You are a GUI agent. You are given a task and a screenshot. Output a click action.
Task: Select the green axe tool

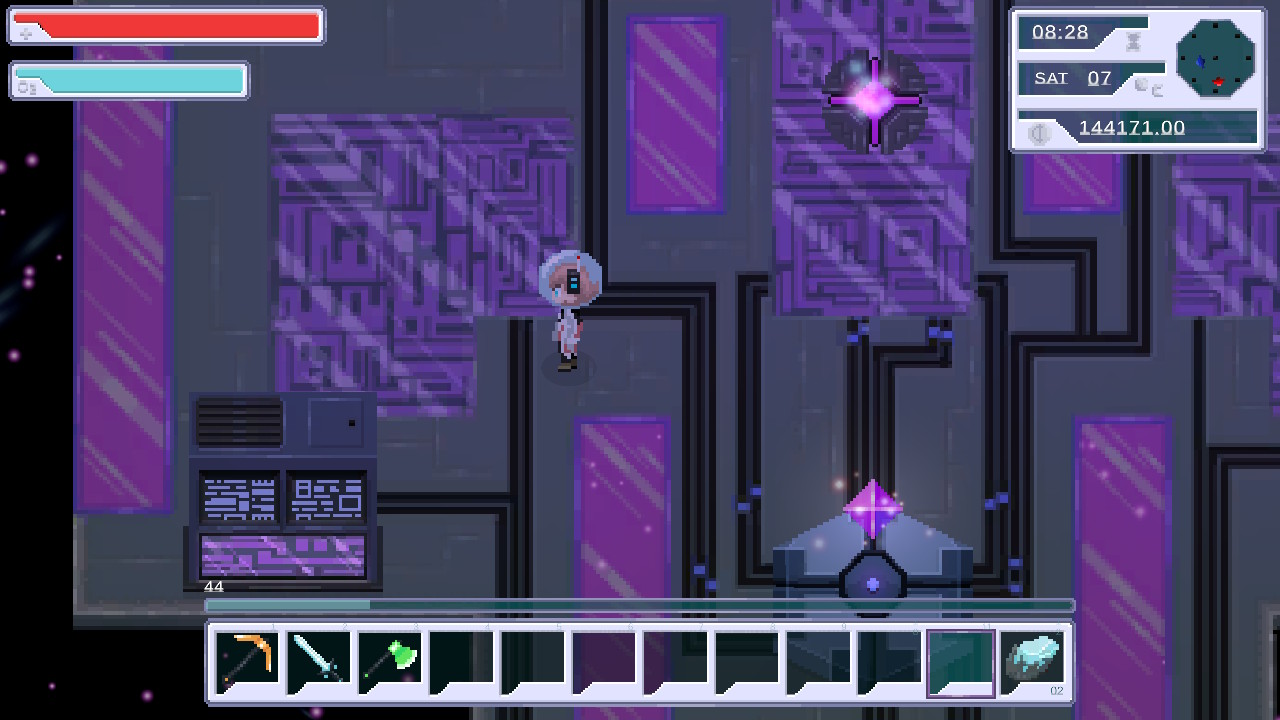coord(390,659)
